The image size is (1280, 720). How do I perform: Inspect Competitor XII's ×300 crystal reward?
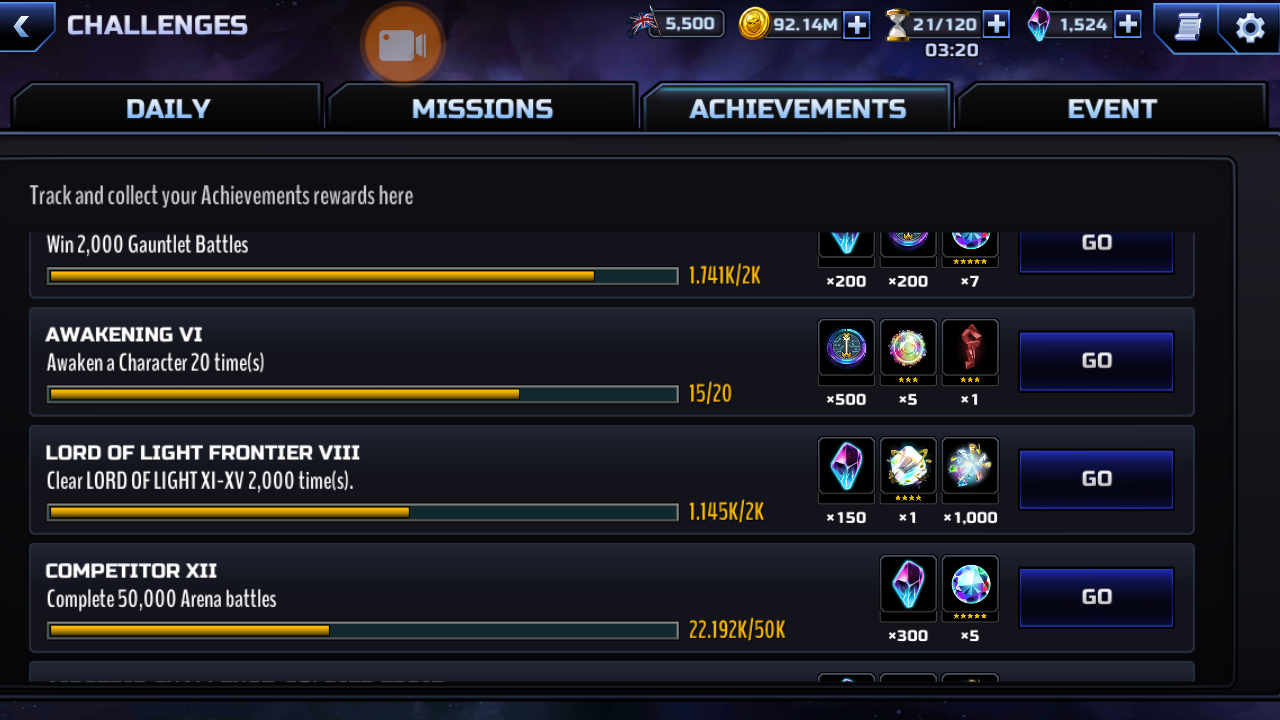[908, 584]
